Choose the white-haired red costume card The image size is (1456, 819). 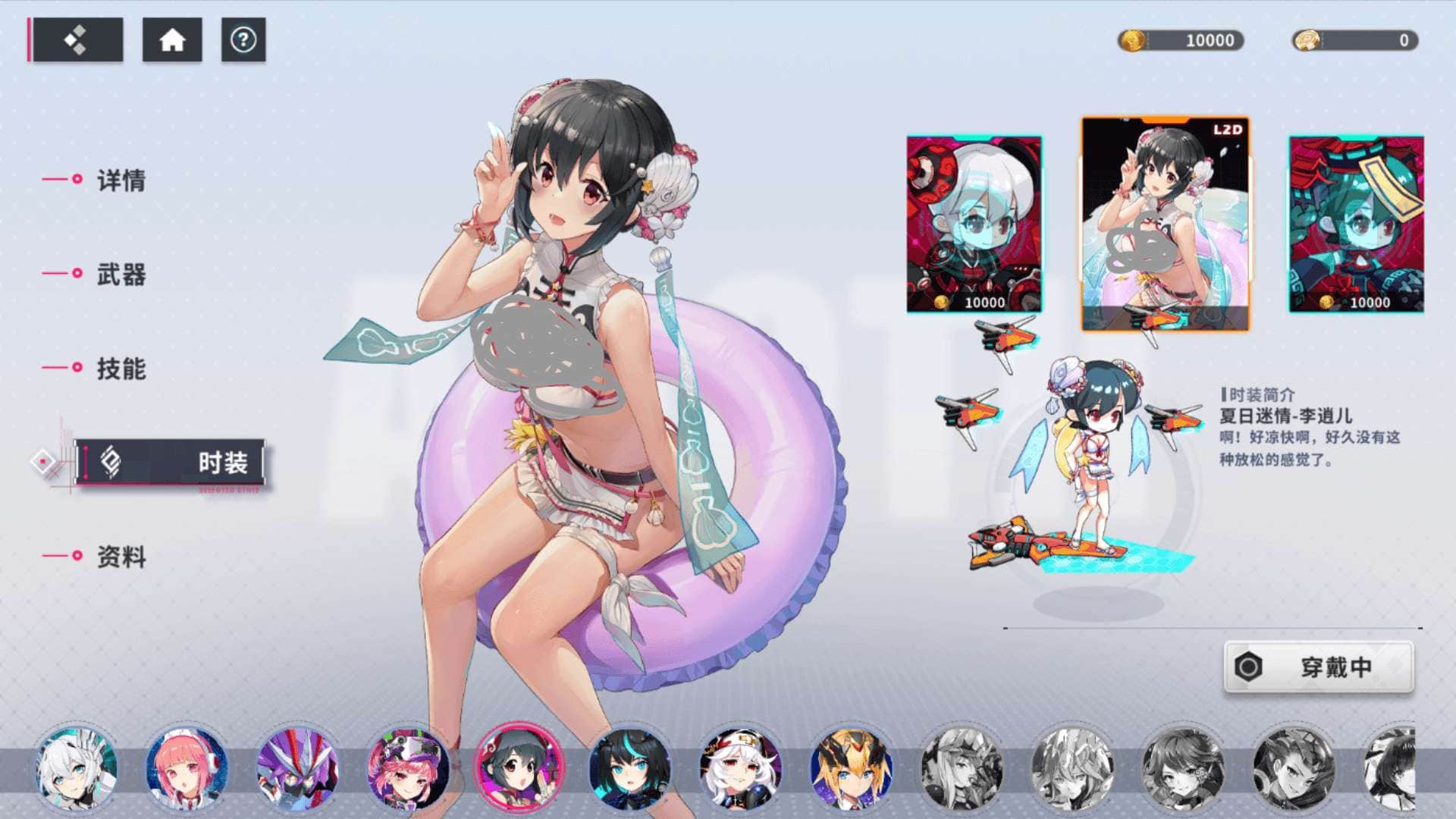974,224
